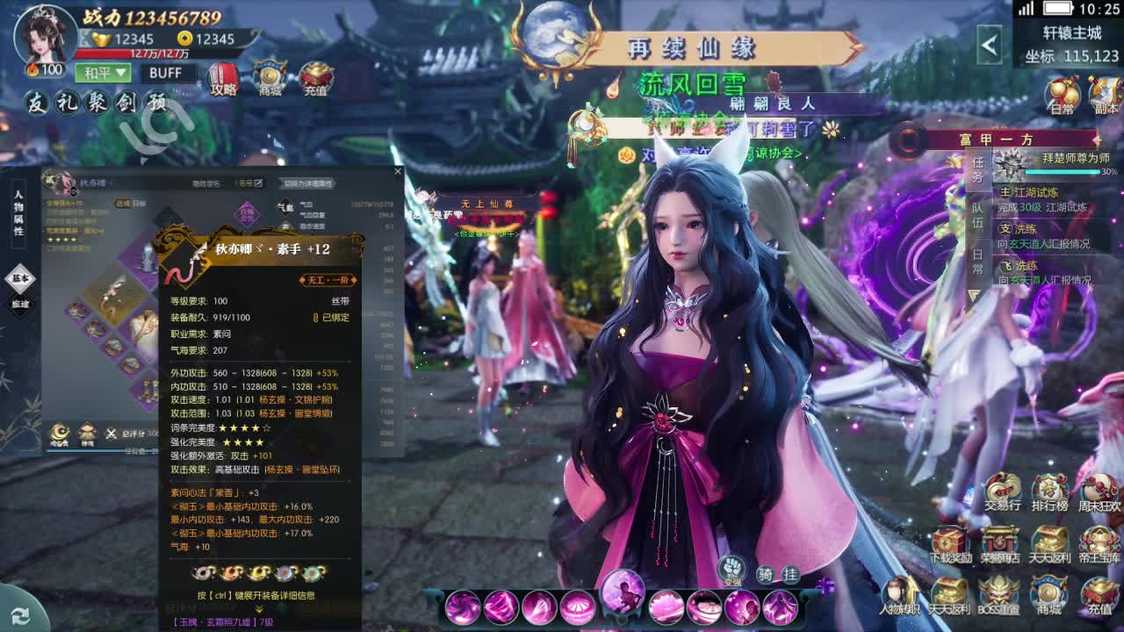Open the BOSS重金 icon
This screenshot has width=1124, height=632.
tap(999, 596)
